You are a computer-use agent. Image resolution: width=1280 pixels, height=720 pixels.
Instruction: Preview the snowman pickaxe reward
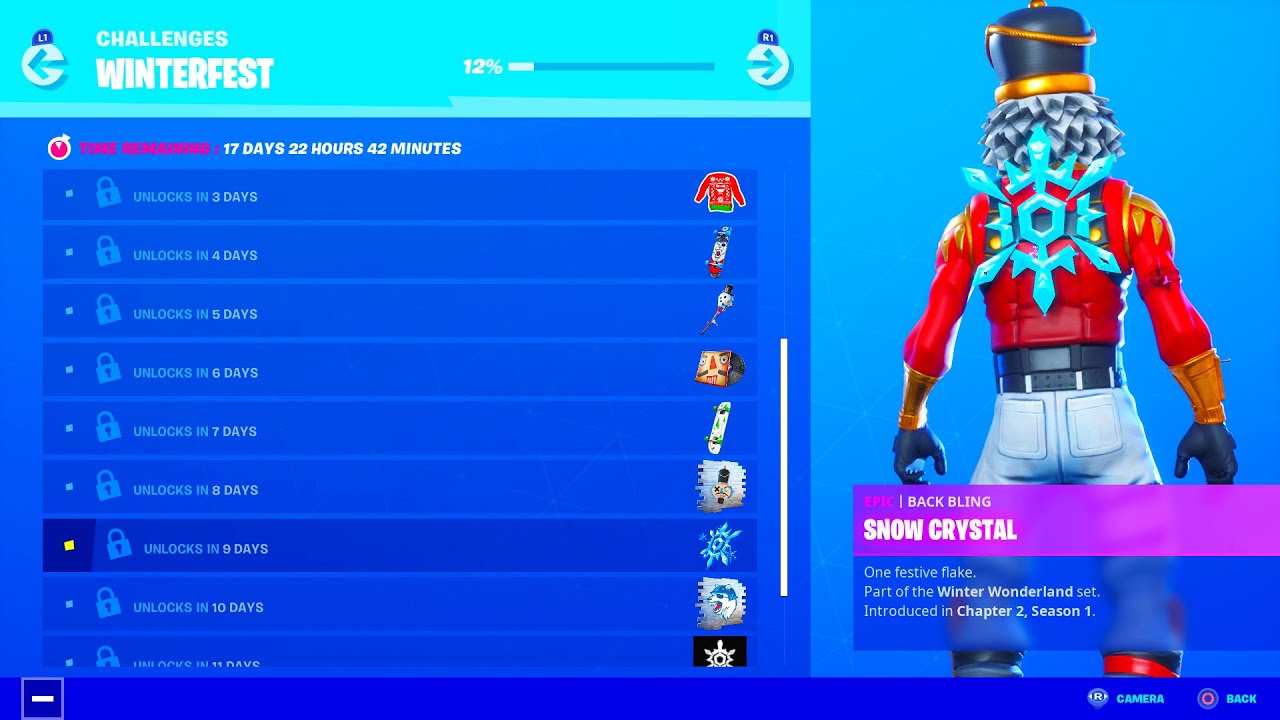720,310
